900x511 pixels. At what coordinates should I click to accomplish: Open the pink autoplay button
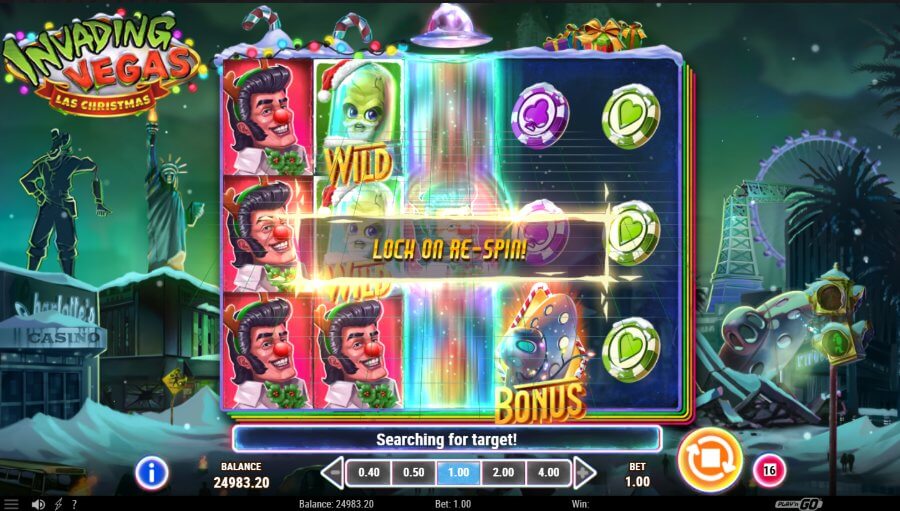769,469
